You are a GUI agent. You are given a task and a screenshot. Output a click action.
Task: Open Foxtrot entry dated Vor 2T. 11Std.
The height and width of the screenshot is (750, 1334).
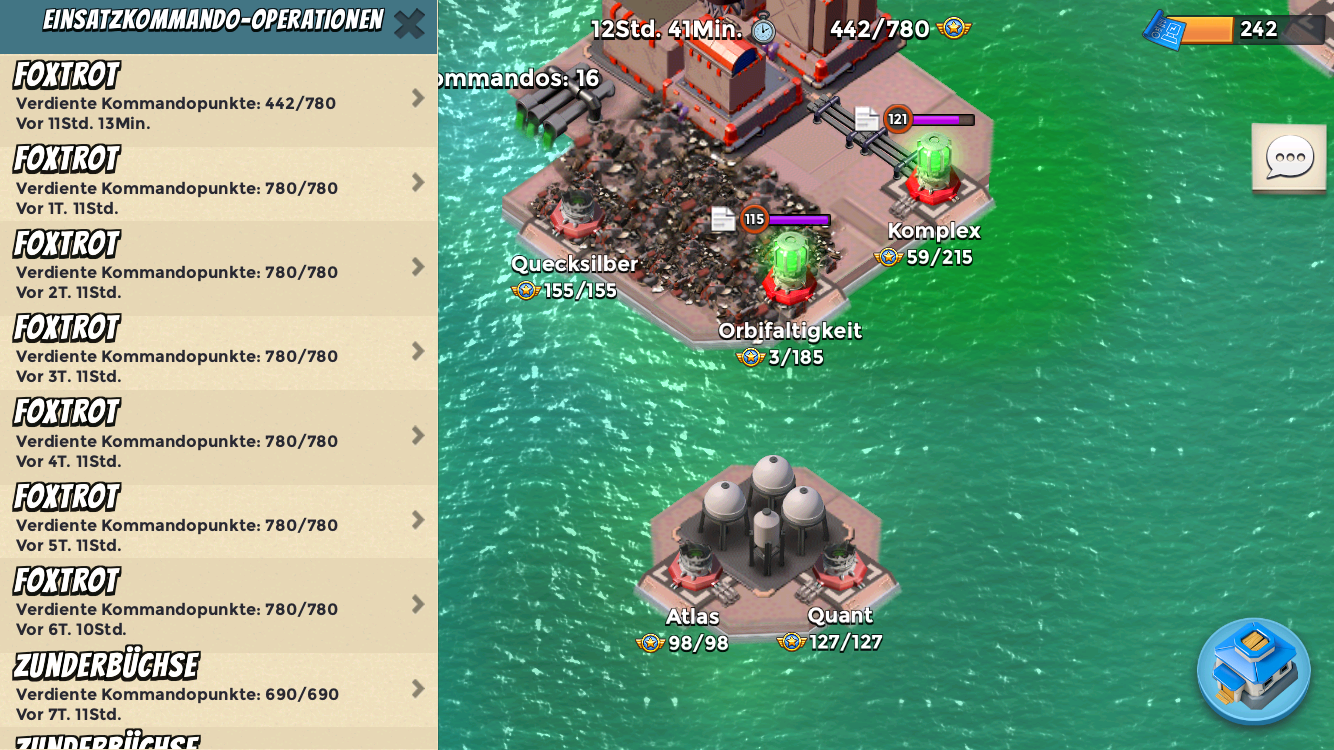pyautogui.click(x=218, y=268)
